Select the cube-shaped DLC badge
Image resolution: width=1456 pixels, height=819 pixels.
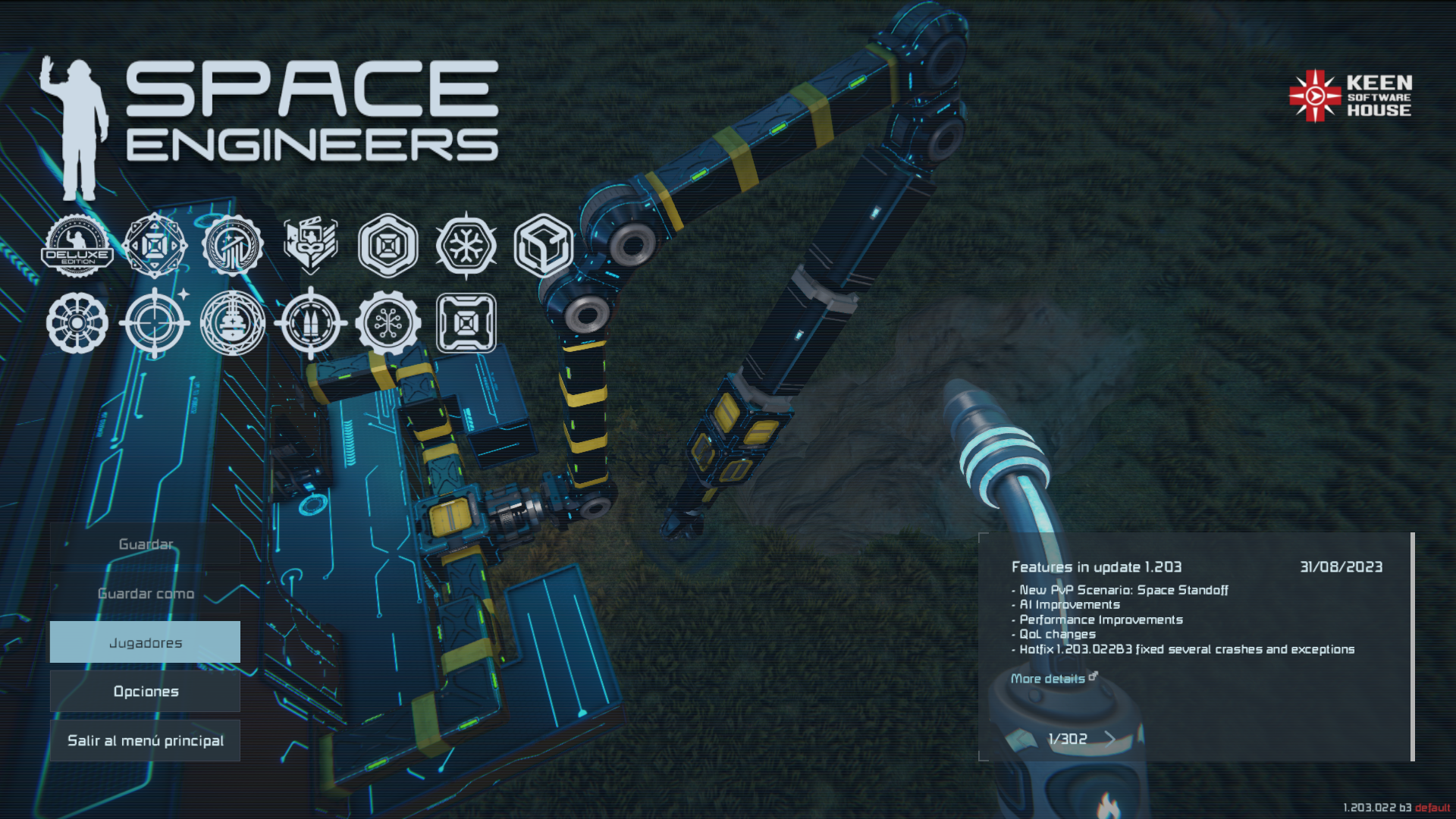point(543,246)
